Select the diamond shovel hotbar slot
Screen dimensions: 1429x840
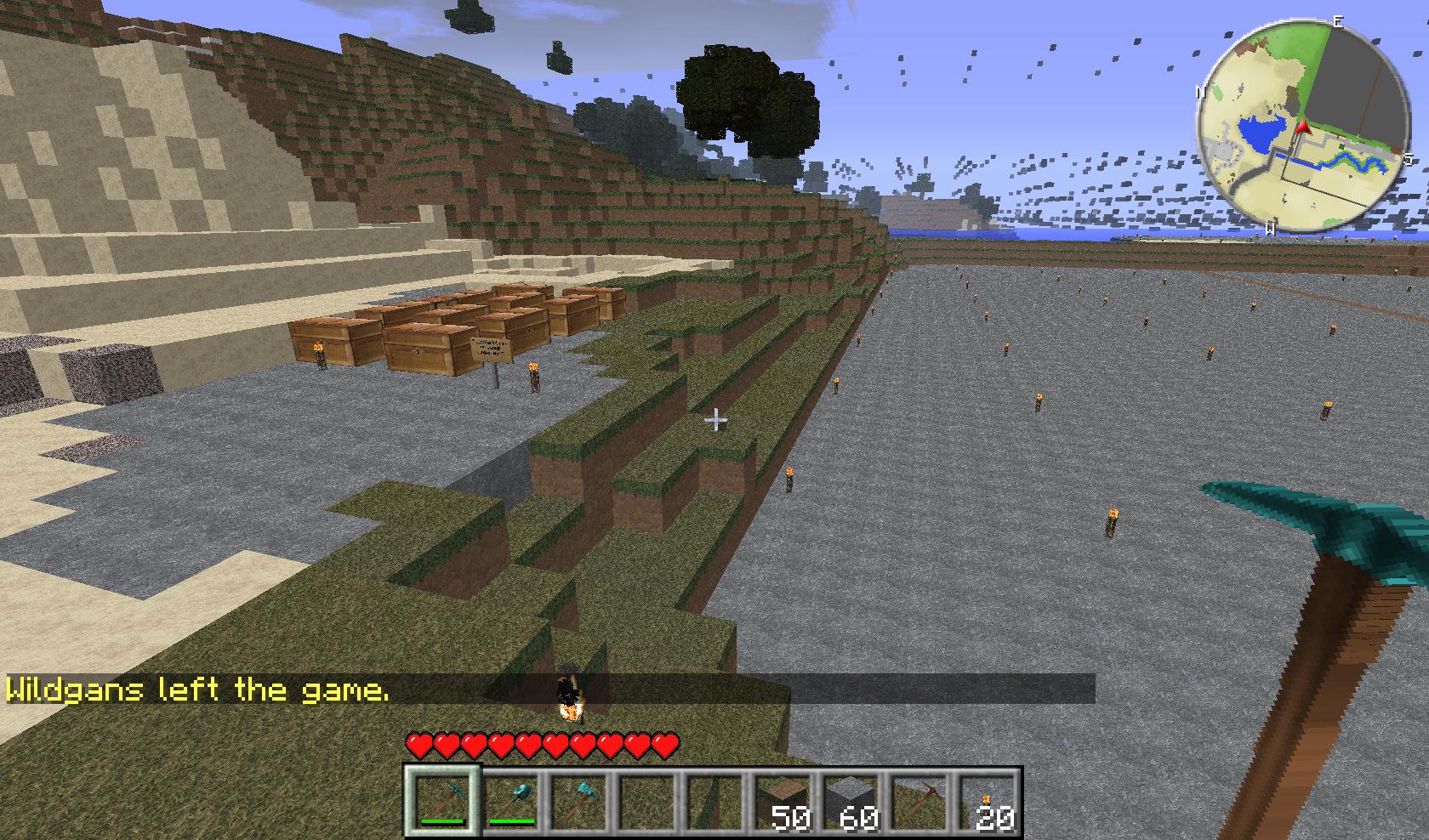click(x=510, y=799)
